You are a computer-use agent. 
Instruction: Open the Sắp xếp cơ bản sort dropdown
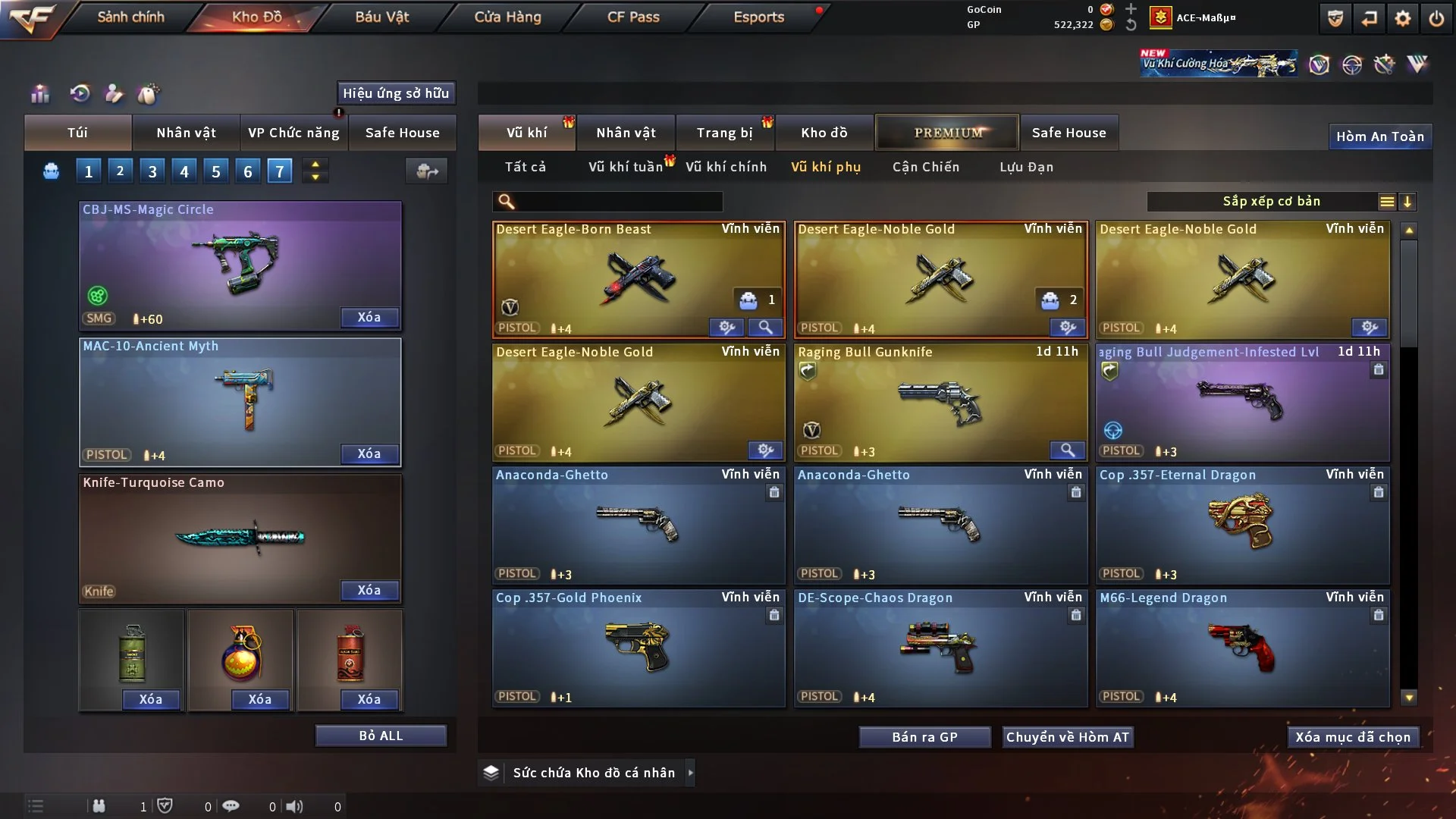coord(1271,202)
